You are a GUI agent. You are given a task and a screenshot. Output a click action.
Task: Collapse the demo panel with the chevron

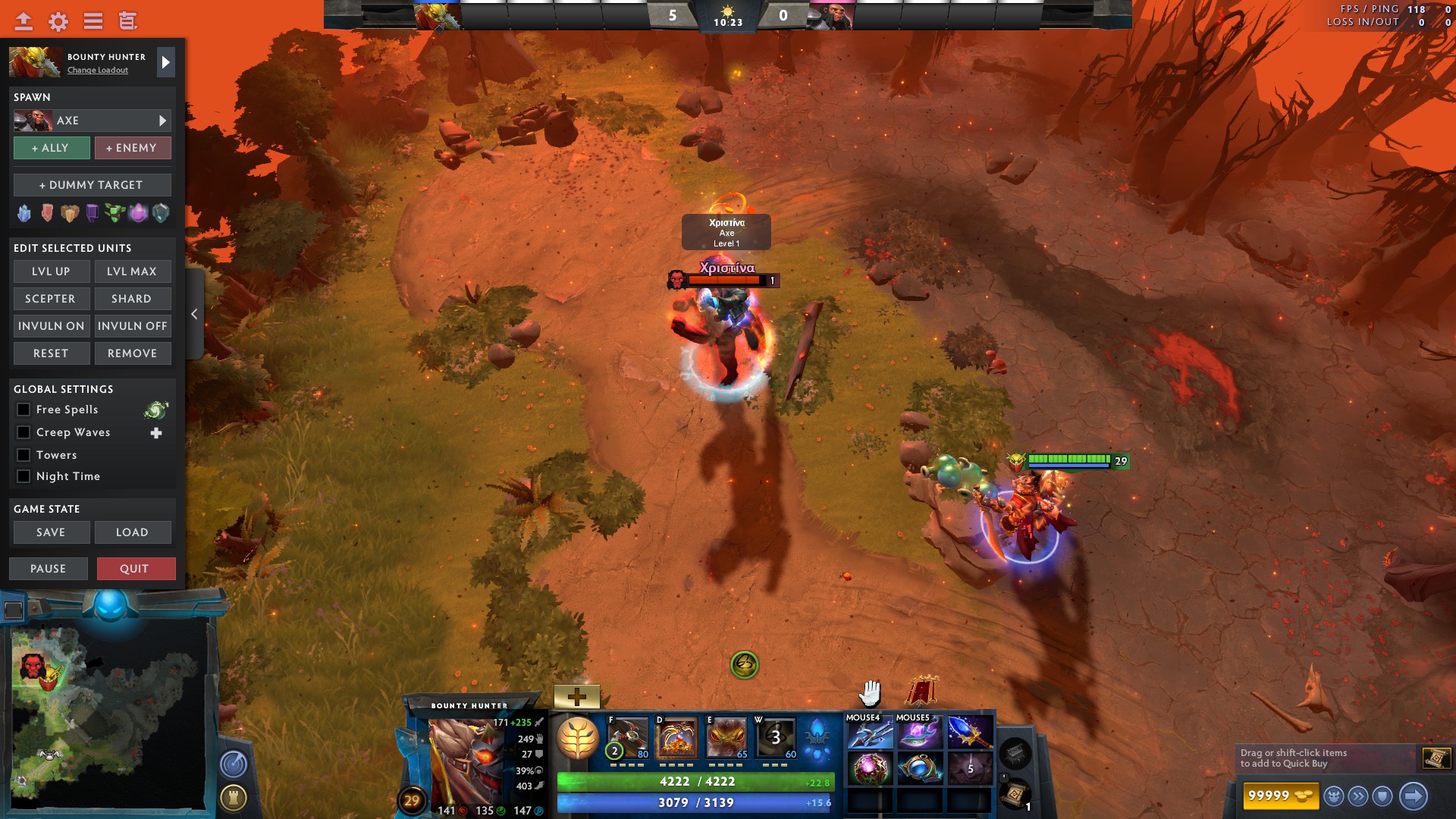194,313
